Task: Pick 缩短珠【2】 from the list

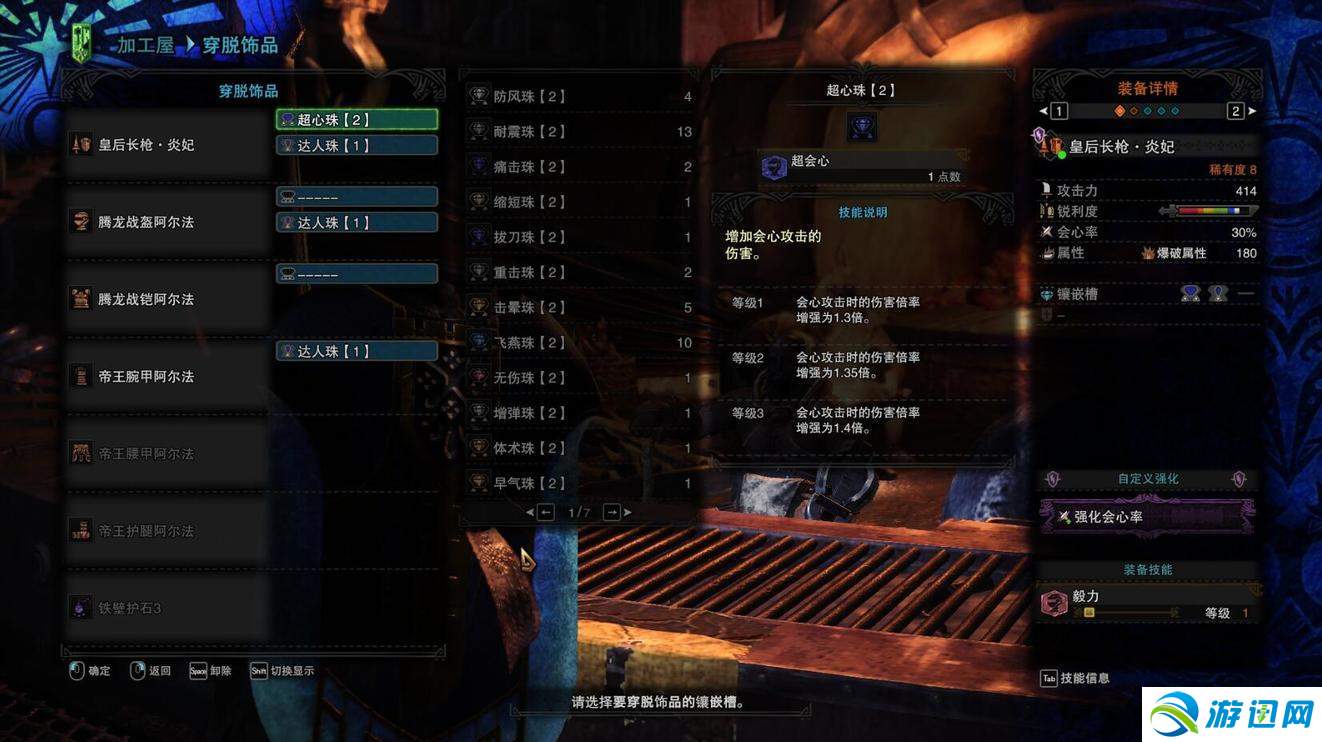Action: coord(579,202)
